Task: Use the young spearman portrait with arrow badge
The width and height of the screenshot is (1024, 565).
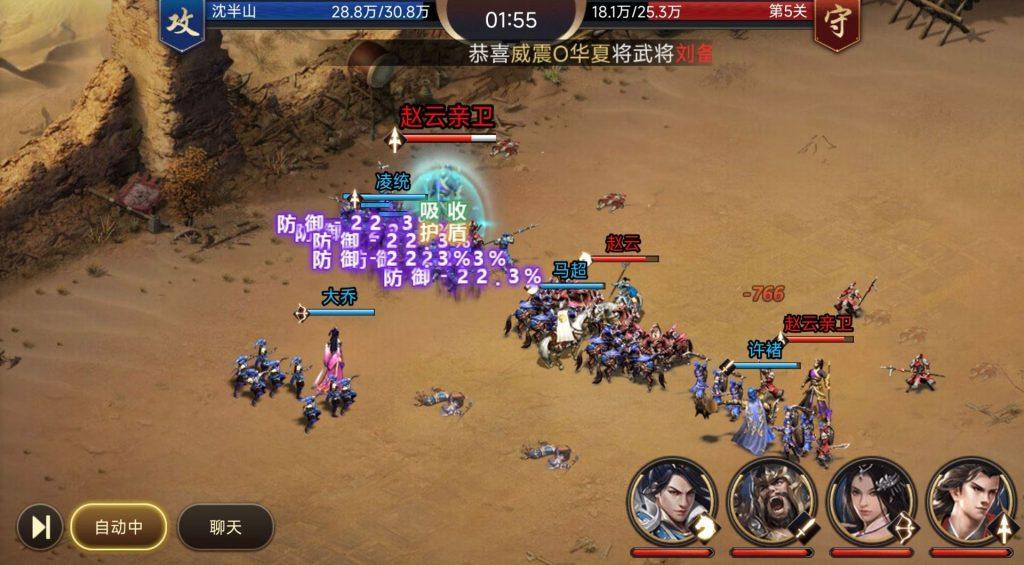Action: coord(970,501)
